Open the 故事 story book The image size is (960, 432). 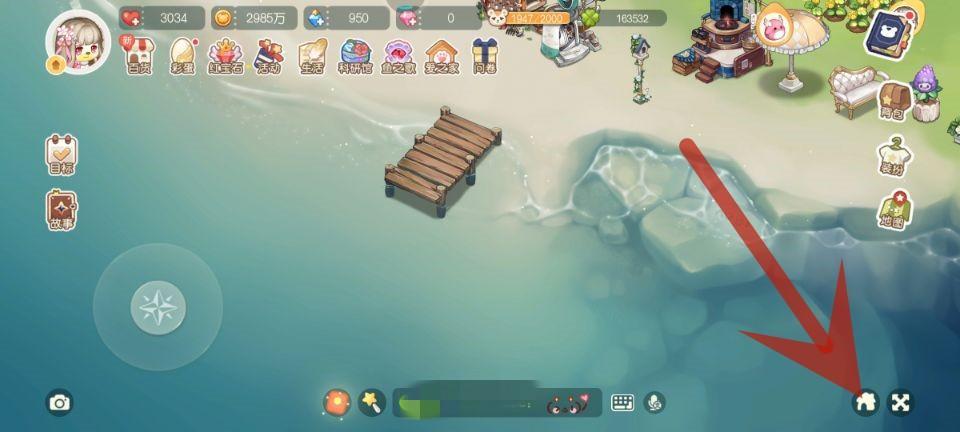coord(61,210)
